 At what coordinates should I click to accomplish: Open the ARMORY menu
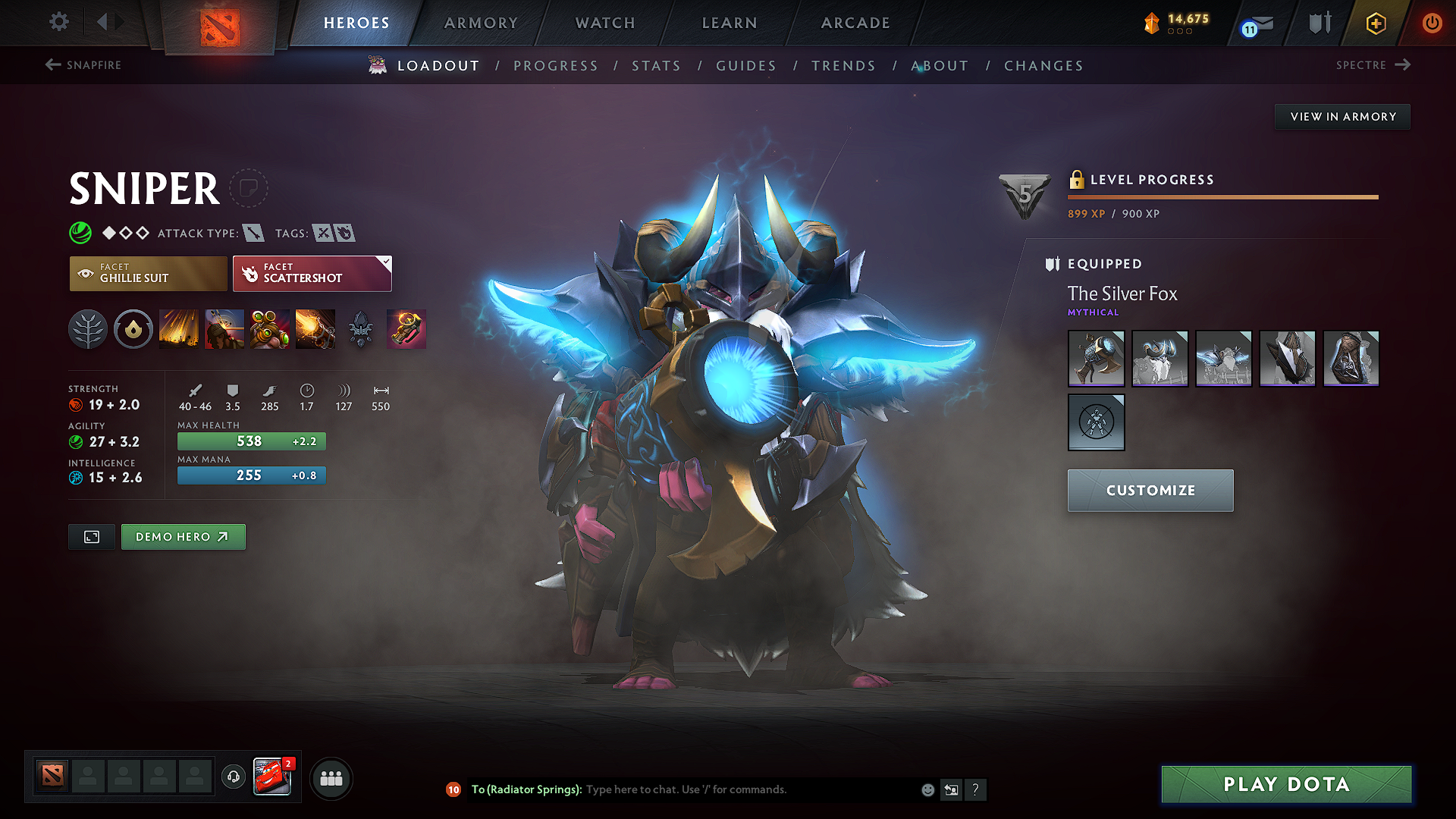pyautogui.click(x=480, y=23)
